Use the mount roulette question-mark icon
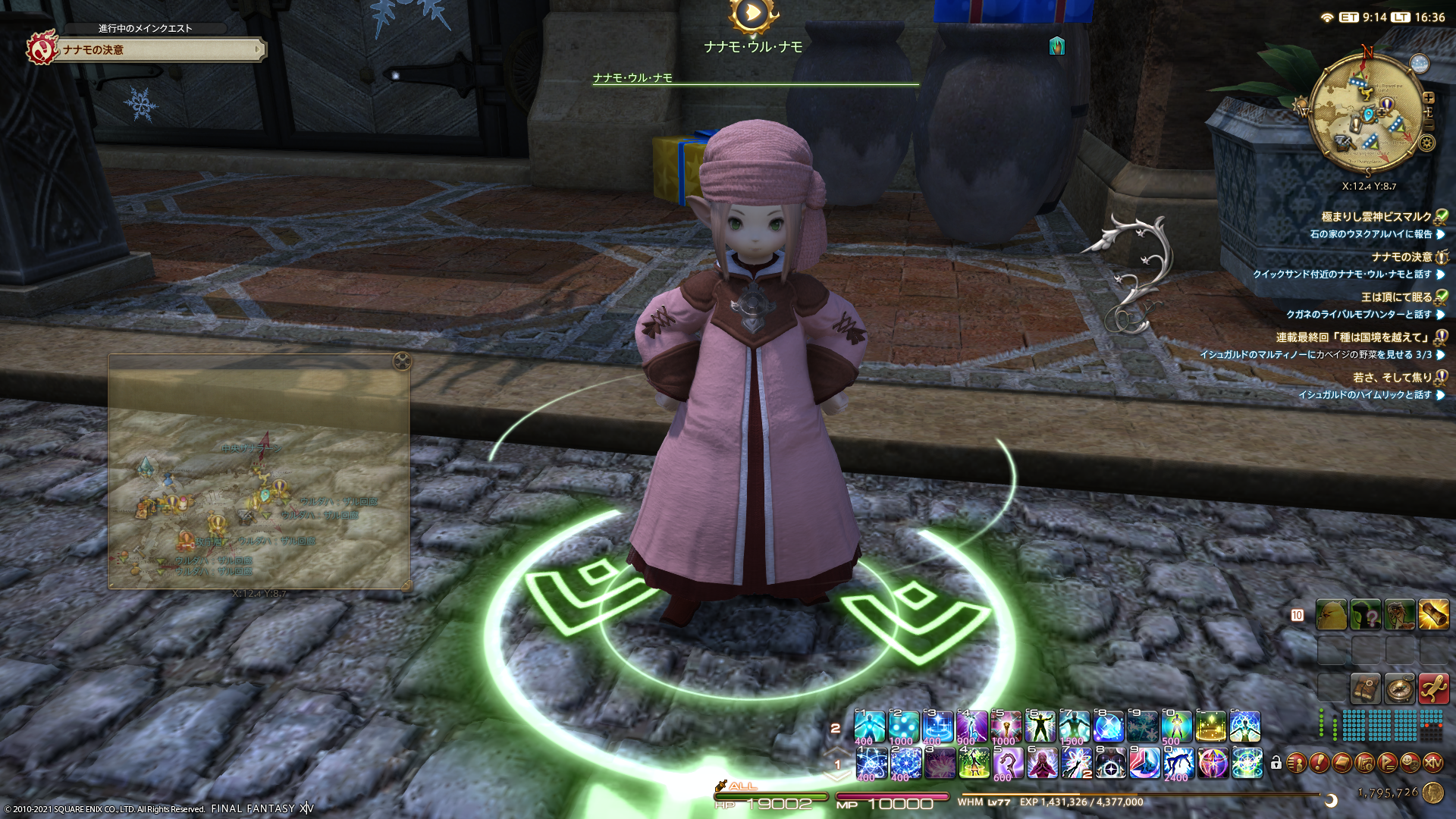 (x=1366, y=615)
